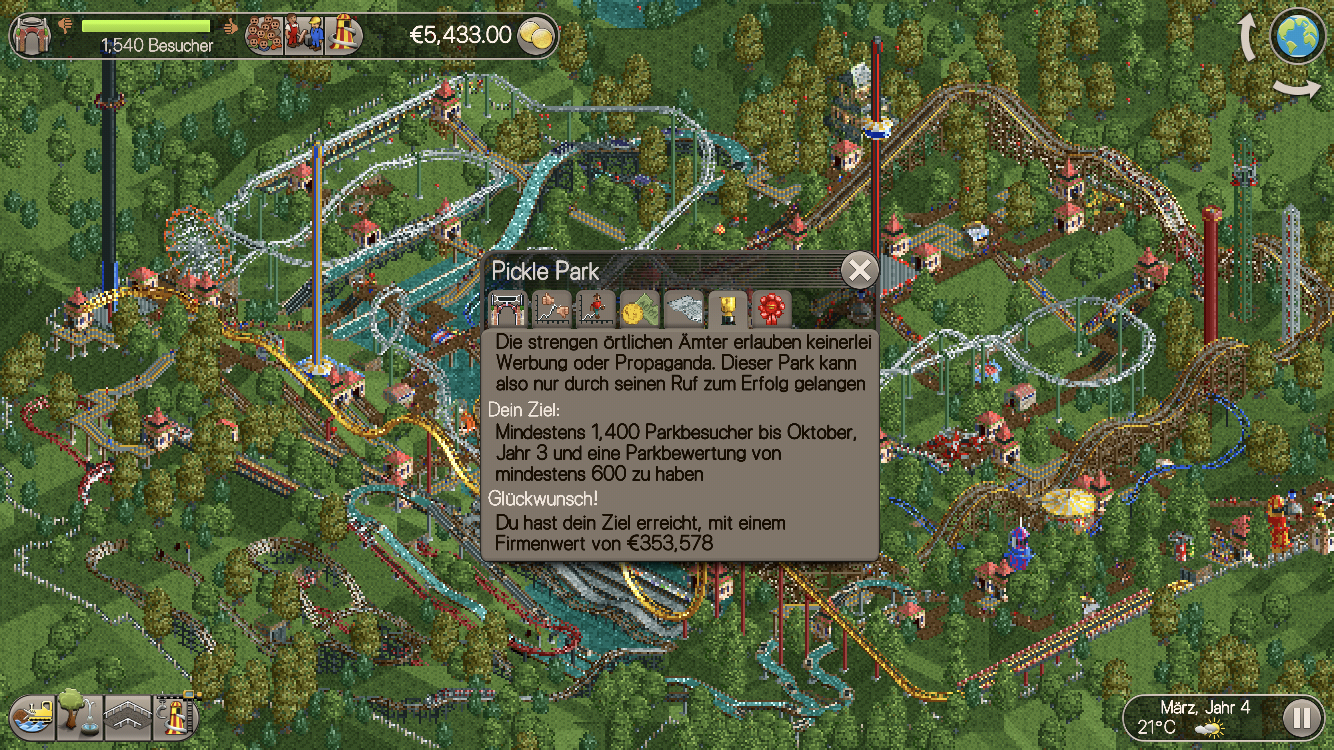Select the bulldozer landscaping tool
1334x750 pixels.
pos(33,715)
